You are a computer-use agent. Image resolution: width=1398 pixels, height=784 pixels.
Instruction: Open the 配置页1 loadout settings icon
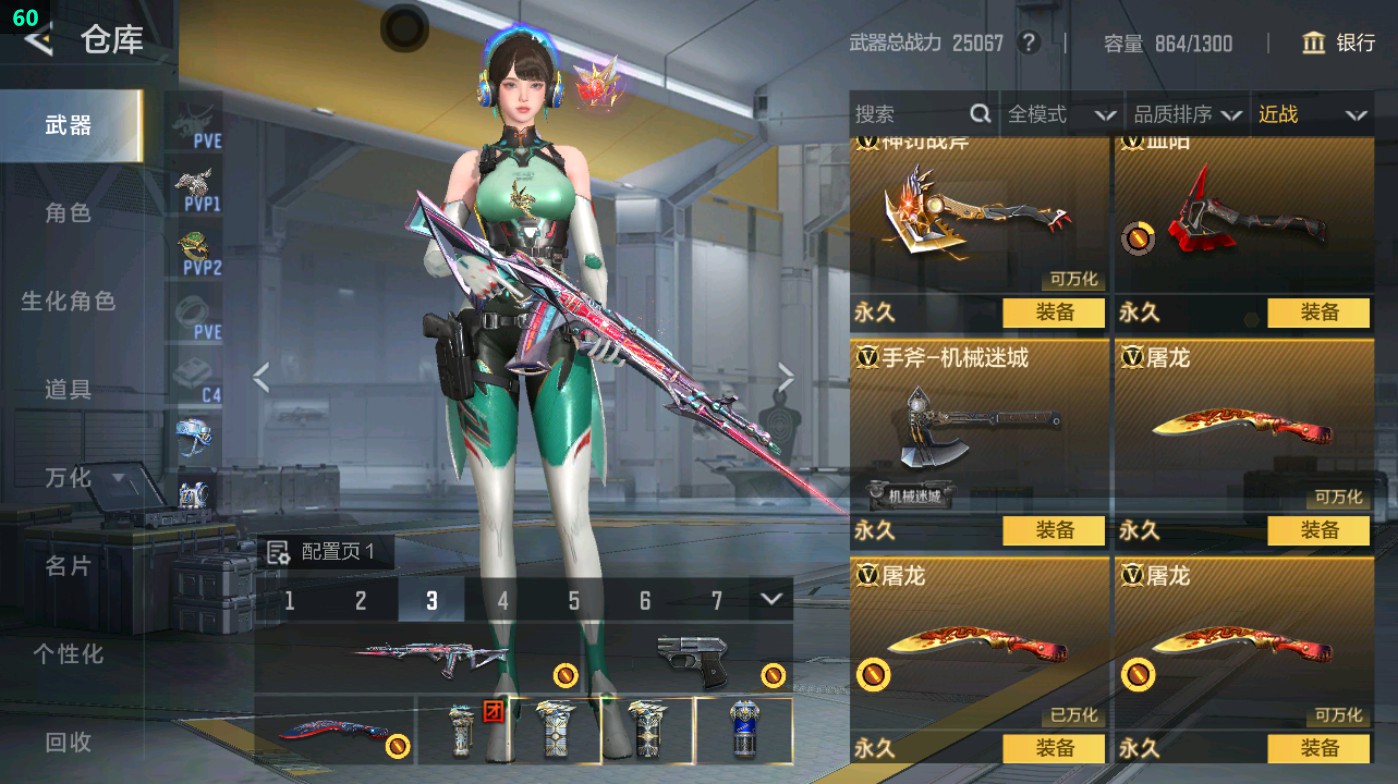[x=276, y=550]
